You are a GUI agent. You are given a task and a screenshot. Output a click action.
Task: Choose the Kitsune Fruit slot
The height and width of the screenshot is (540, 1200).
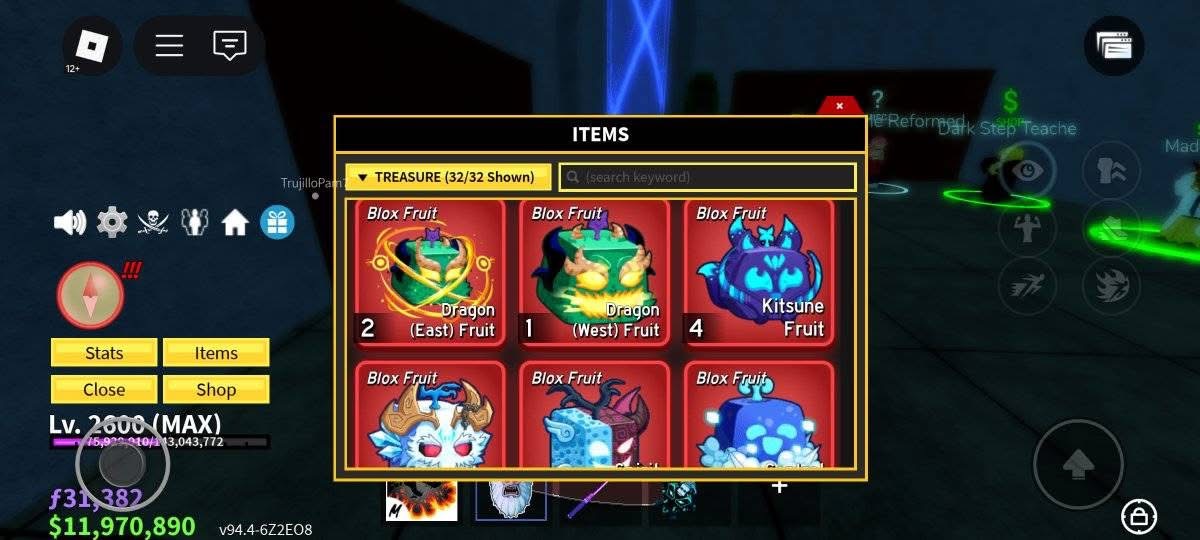click(x=759, y=272)
